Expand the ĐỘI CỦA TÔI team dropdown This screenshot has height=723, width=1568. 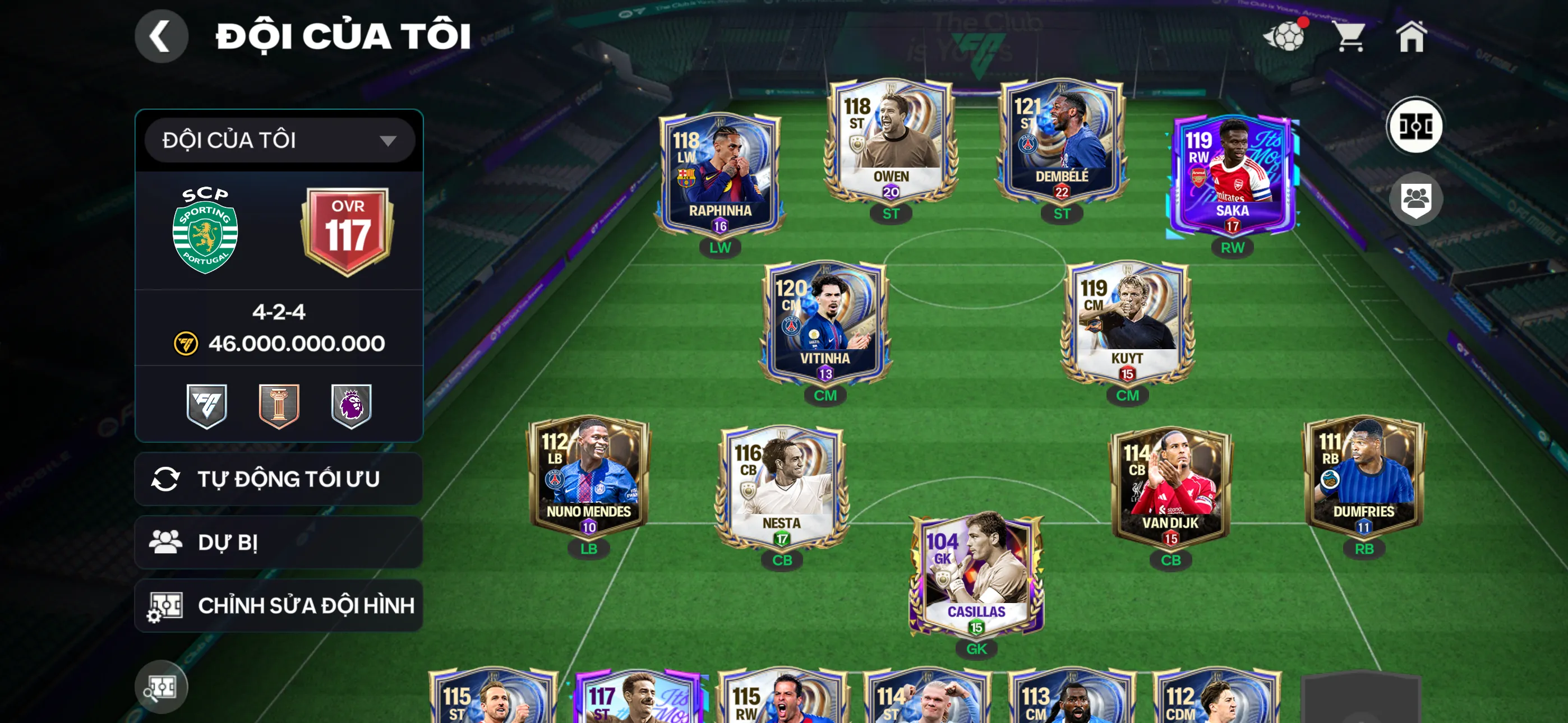pos(279,140)
